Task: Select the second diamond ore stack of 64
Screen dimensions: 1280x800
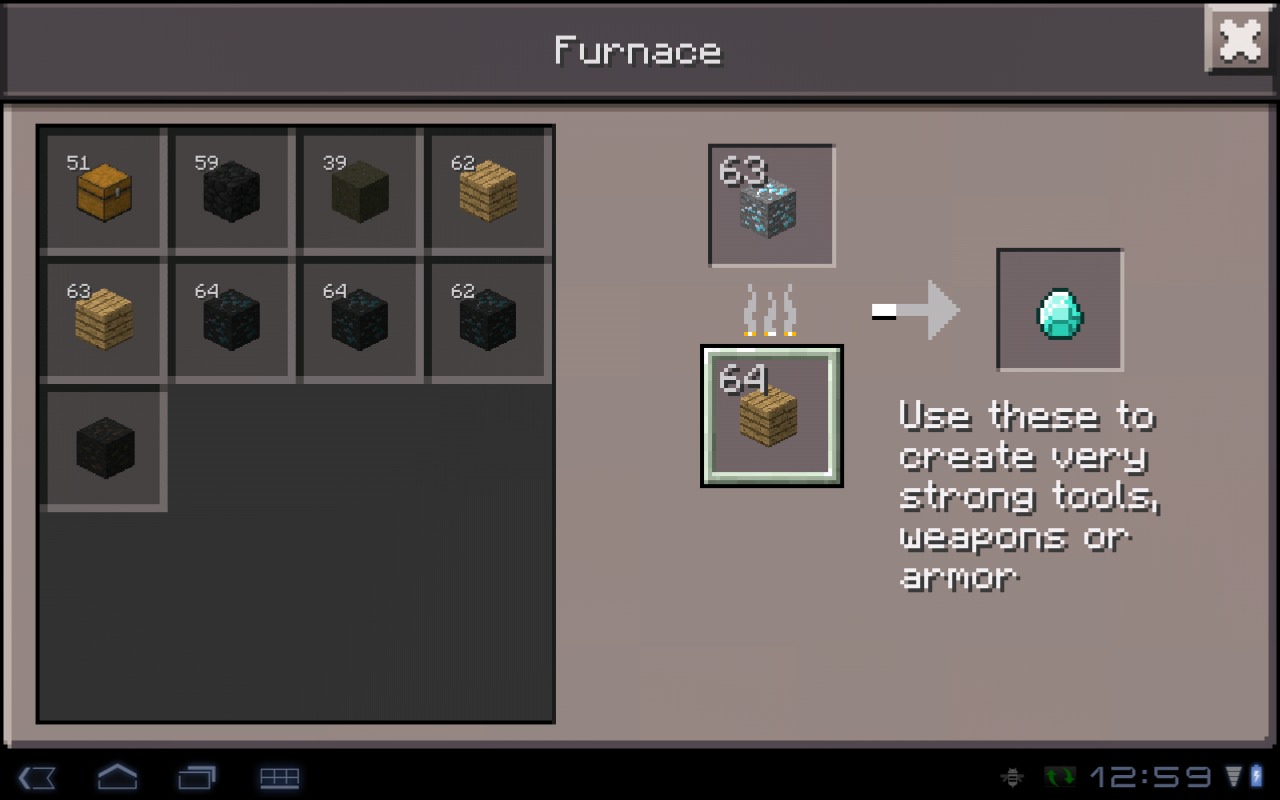Action: [x=359, y=318]
